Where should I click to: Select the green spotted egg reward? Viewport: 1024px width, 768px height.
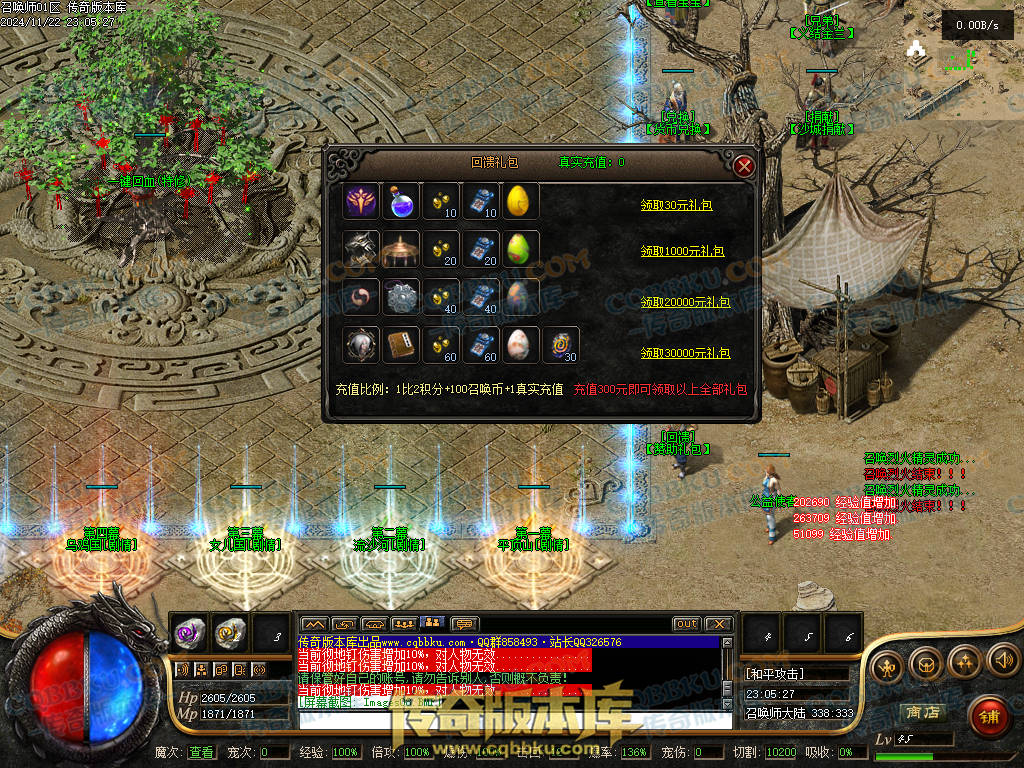pyautogui.click(x=520, y=249)
